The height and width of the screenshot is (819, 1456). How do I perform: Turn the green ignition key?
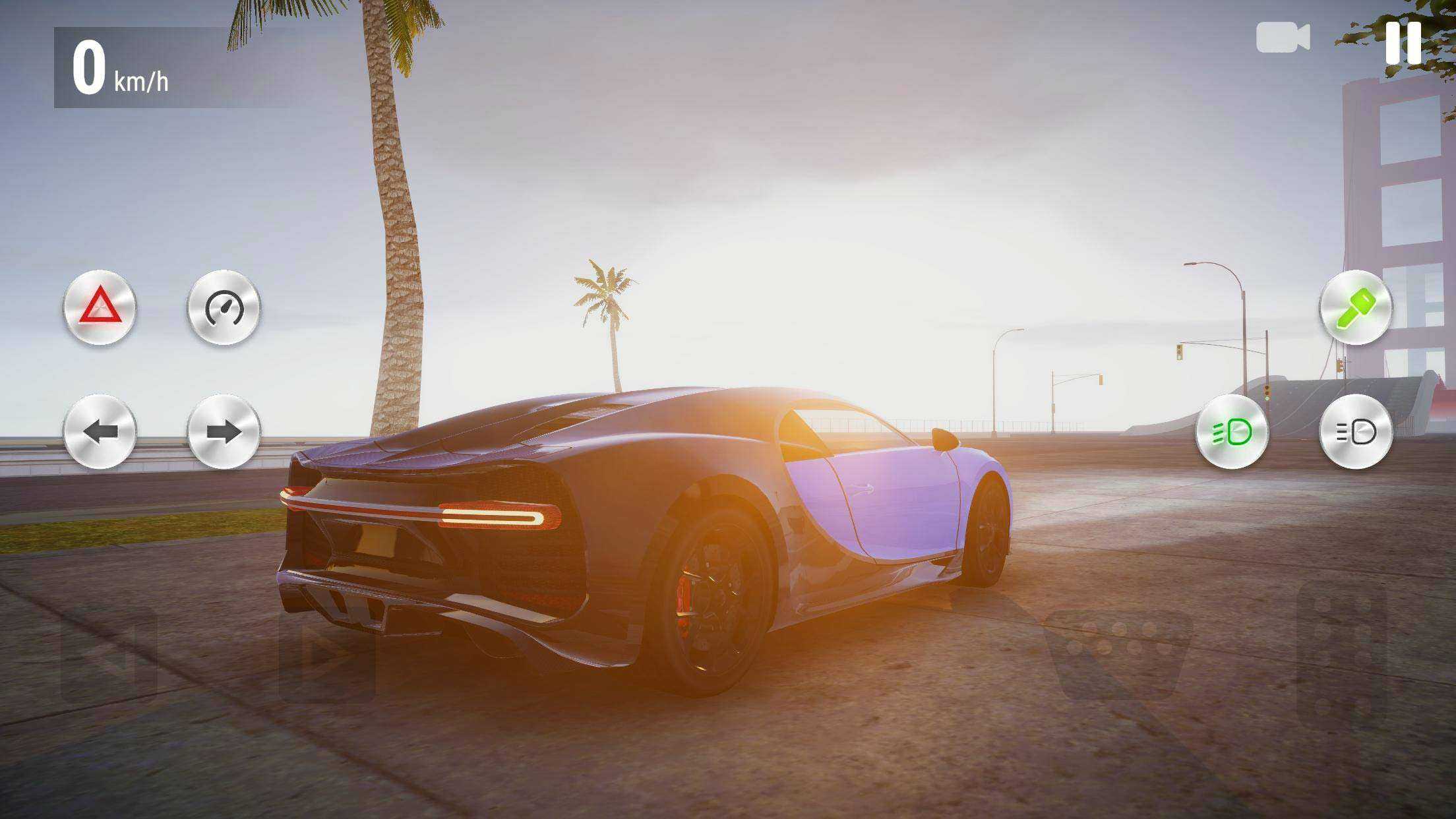pyautogui.click(x=1356, y=307)
